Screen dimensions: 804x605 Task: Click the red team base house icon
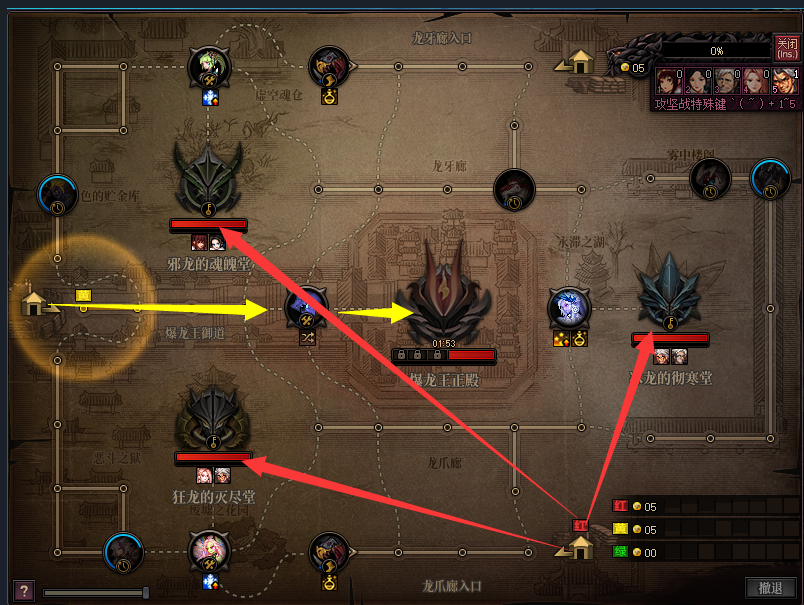580,546
